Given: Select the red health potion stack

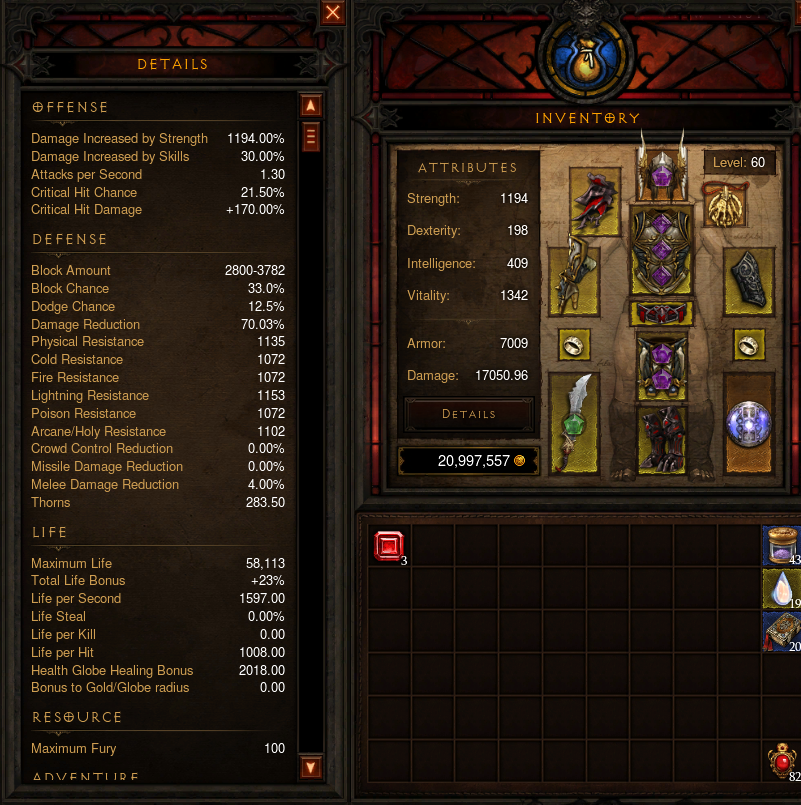Looking at the screenshot, I should (781, 762).
